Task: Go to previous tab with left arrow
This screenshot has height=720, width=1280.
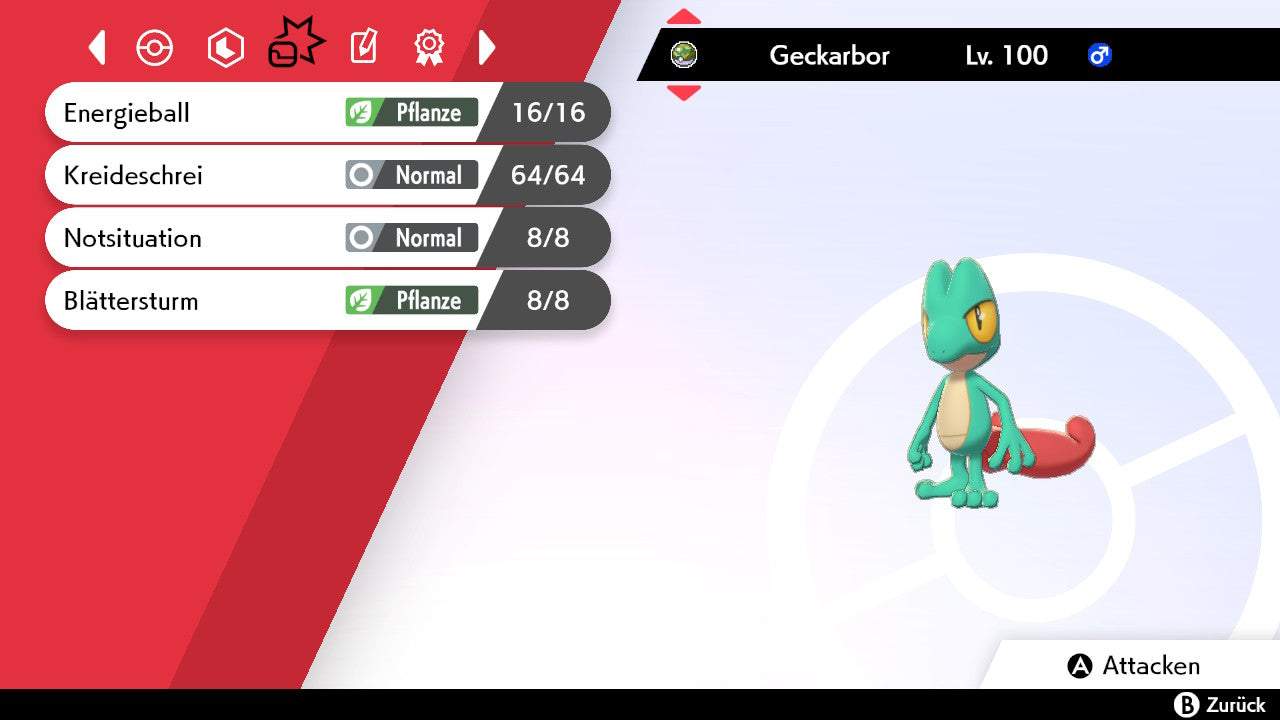Action: tap(97, 47)
